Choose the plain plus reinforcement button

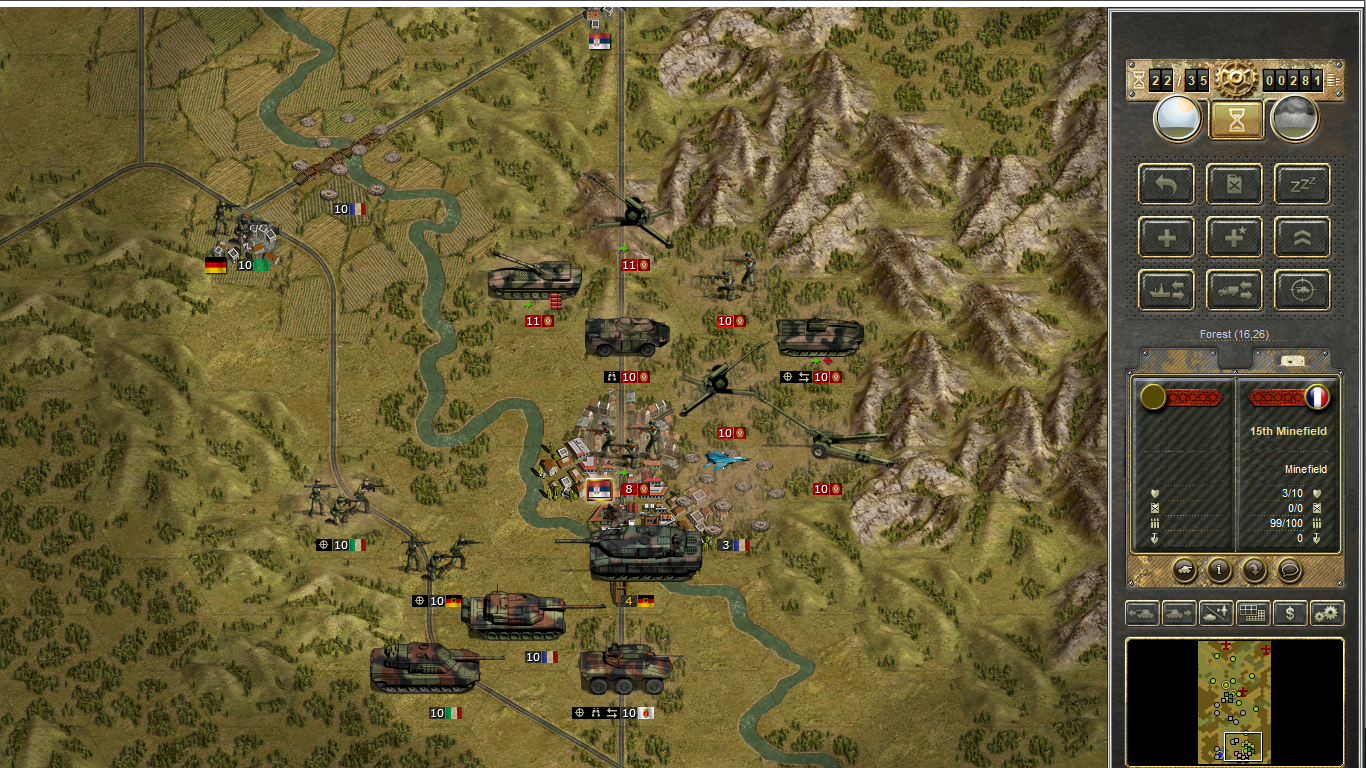1166,238
